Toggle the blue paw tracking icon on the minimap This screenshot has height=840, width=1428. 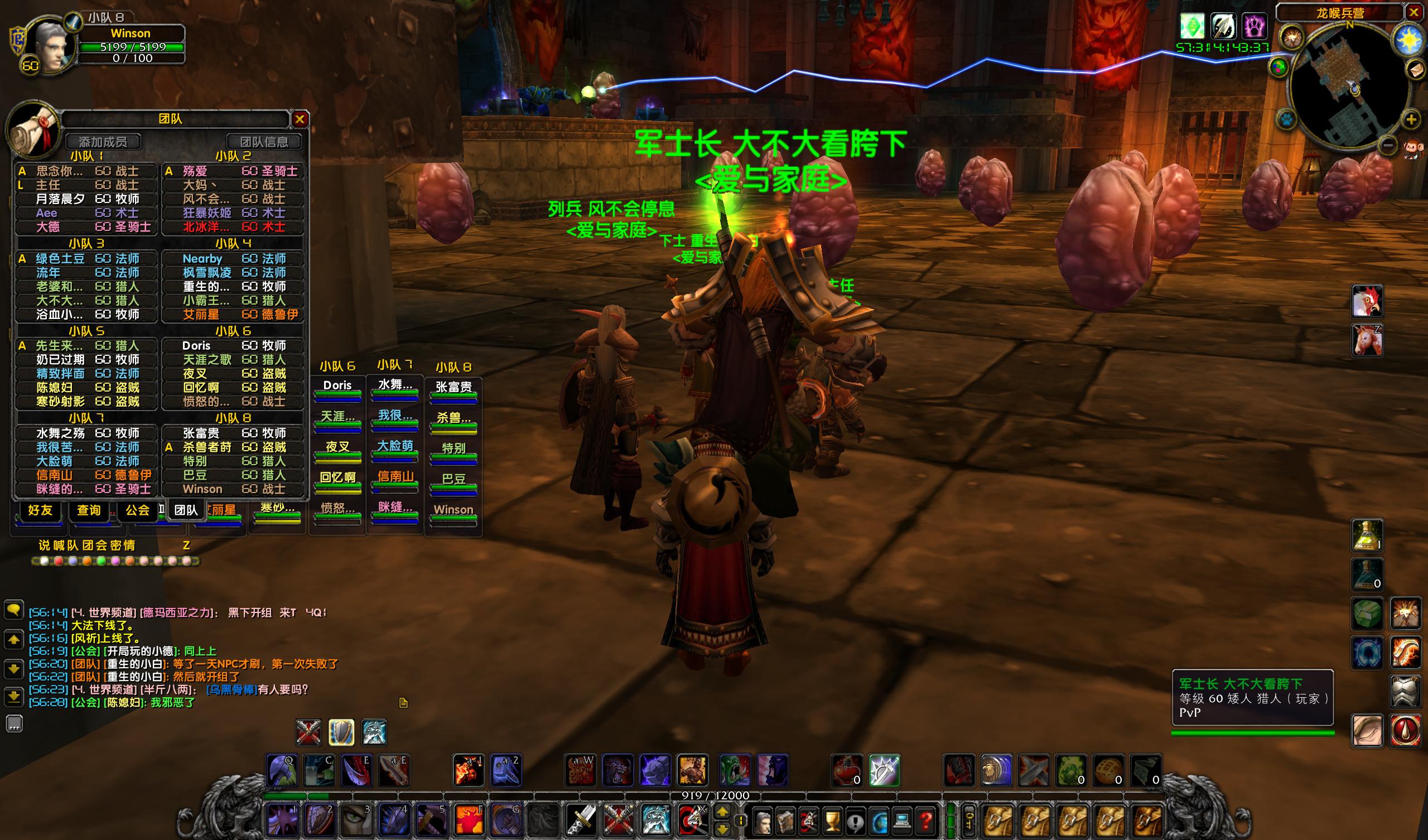pyautogui.click(x=1287, y=120)
